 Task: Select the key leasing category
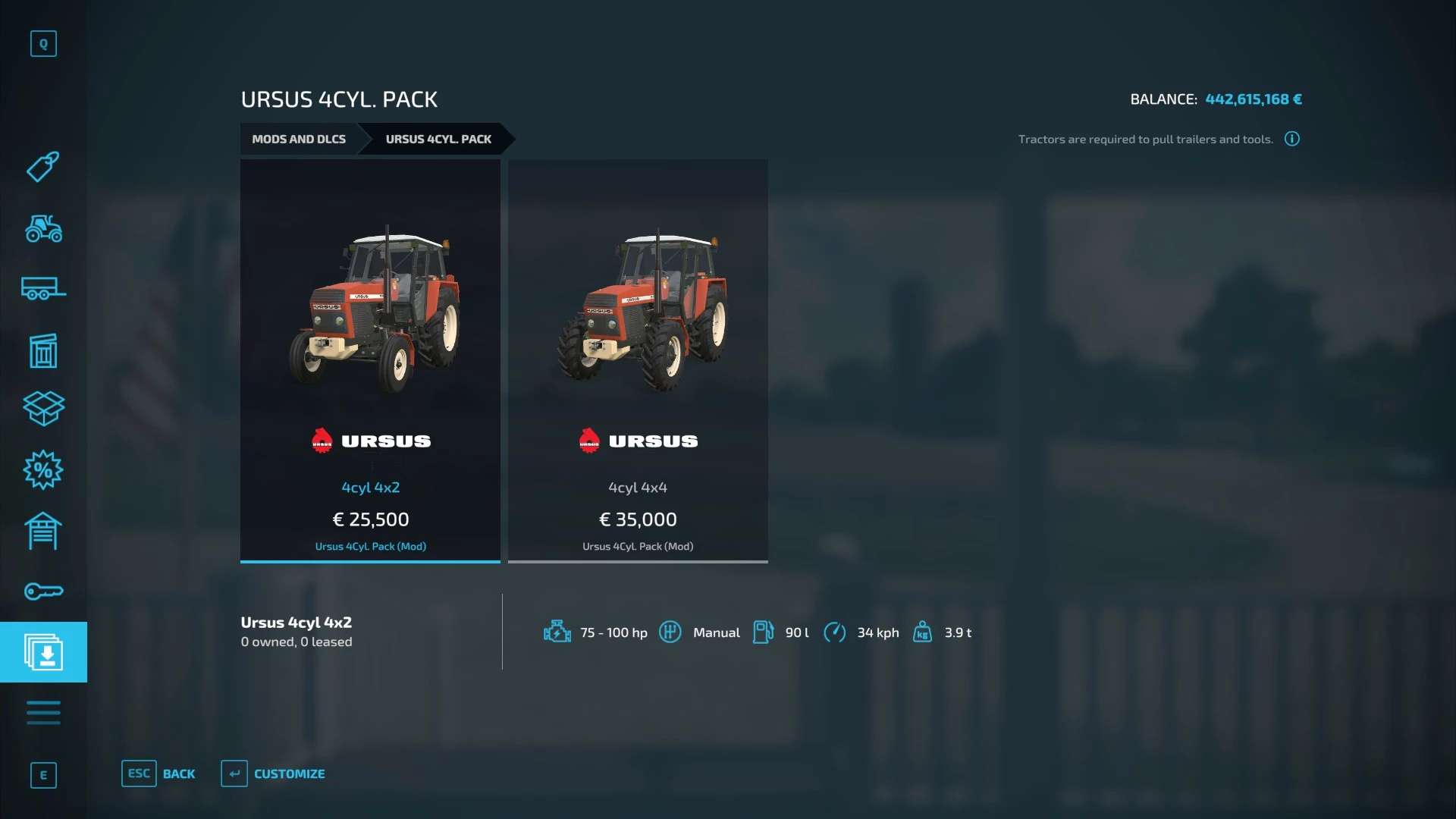(x=43, y=591)
